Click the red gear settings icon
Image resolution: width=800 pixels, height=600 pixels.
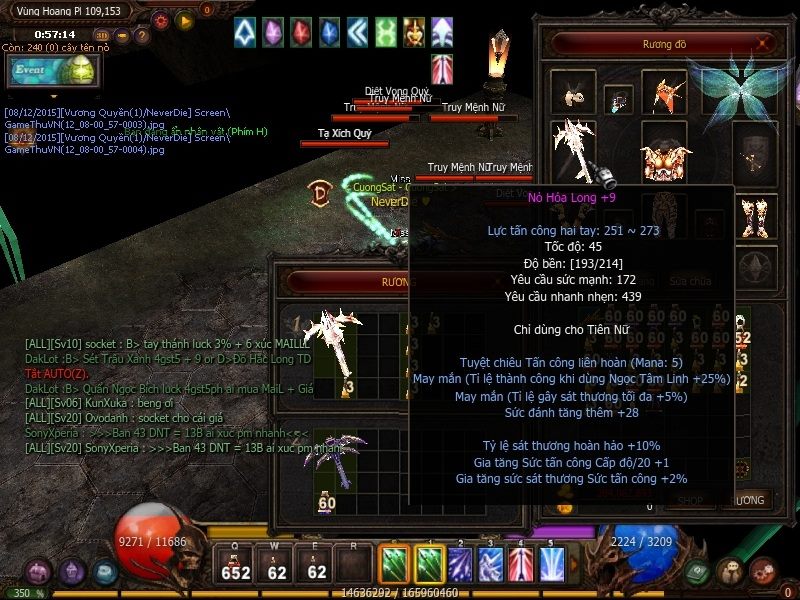tap(160, 19)
